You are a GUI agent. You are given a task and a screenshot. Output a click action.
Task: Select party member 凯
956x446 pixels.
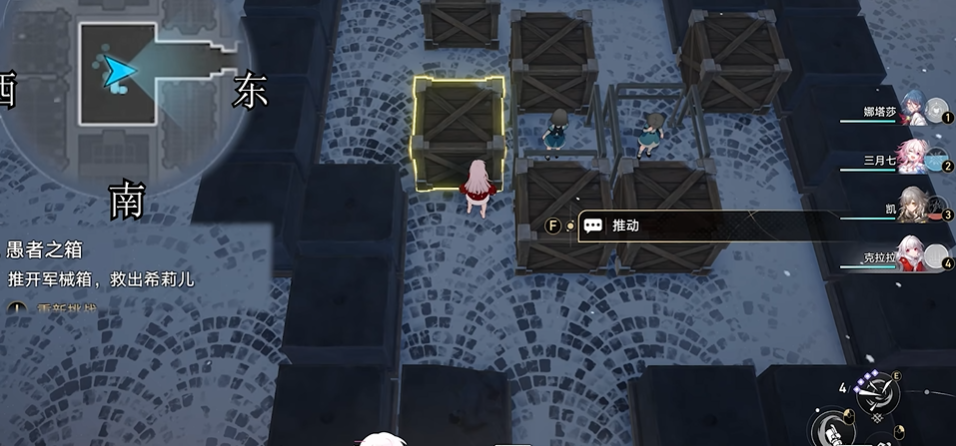point(914,206)
